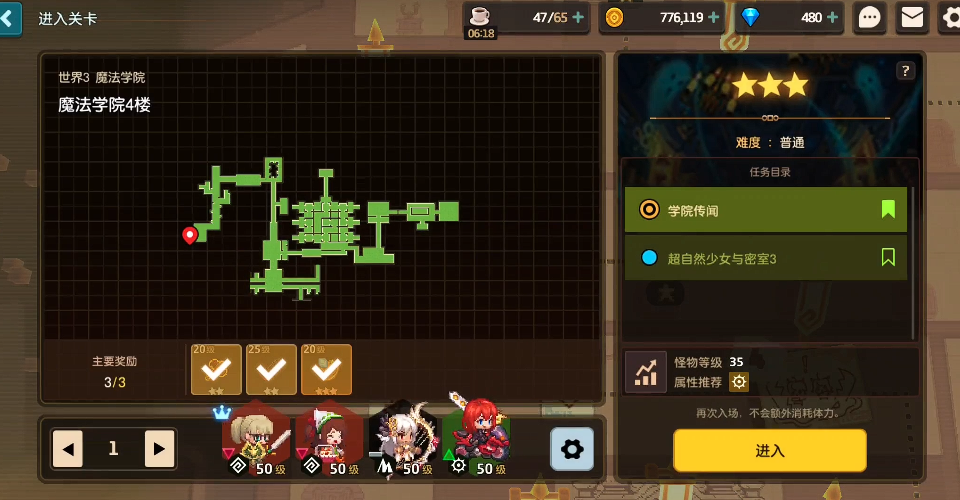
Task: Select the white-haired hero portrait
Action: pyautogui.click(x=403, y=438)
